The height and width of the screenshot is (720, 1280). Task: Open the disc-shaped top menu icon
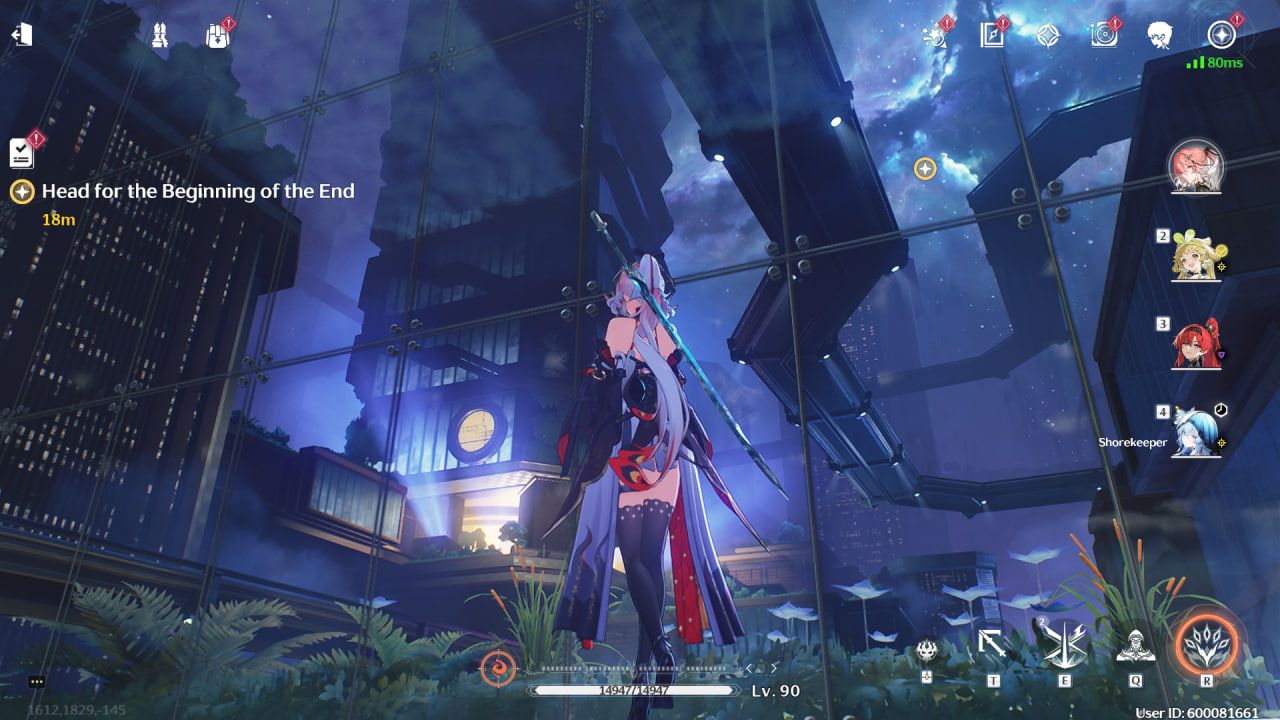coord(1103,36)
